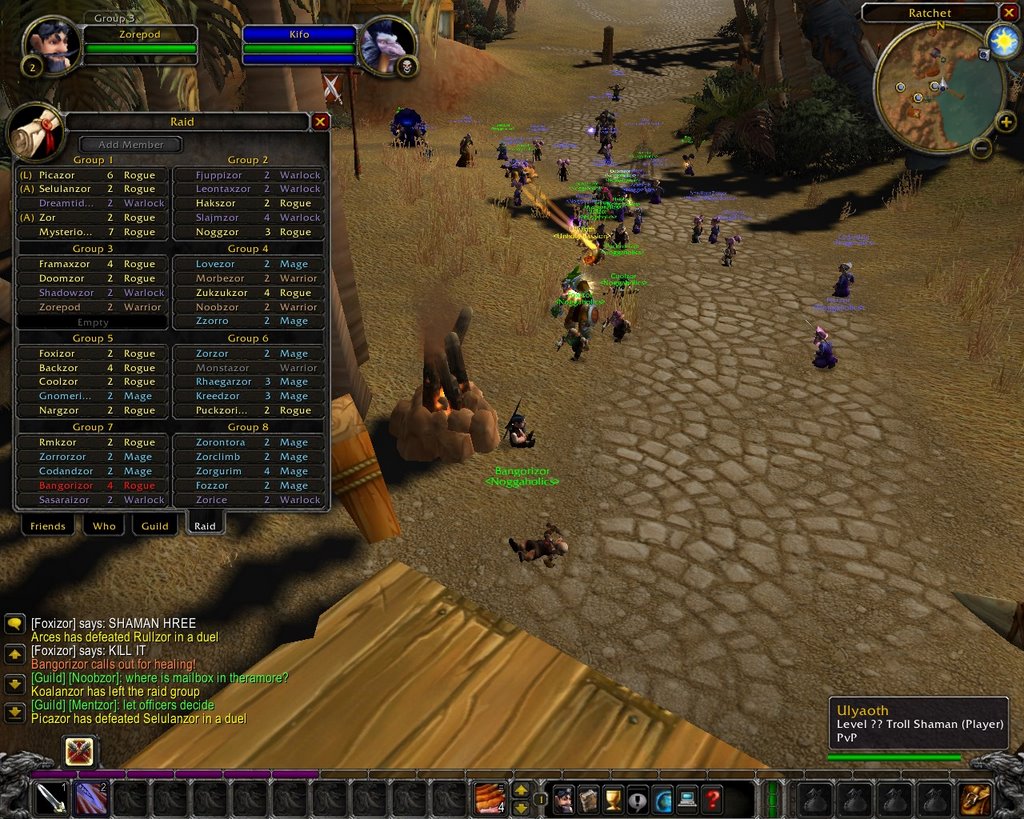Zoom out on the minimap
The width and height of the screenshot is (1024, 819).
pos(982,148)
